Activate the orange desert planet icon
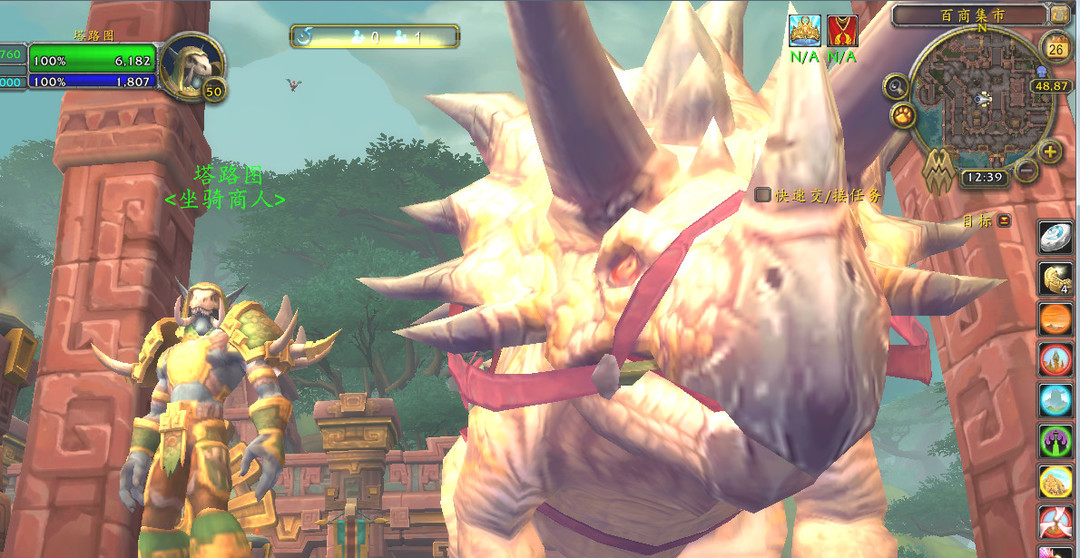Image resolution: width=1080 pixels, height=558 pixels. tap(1056, 320)
